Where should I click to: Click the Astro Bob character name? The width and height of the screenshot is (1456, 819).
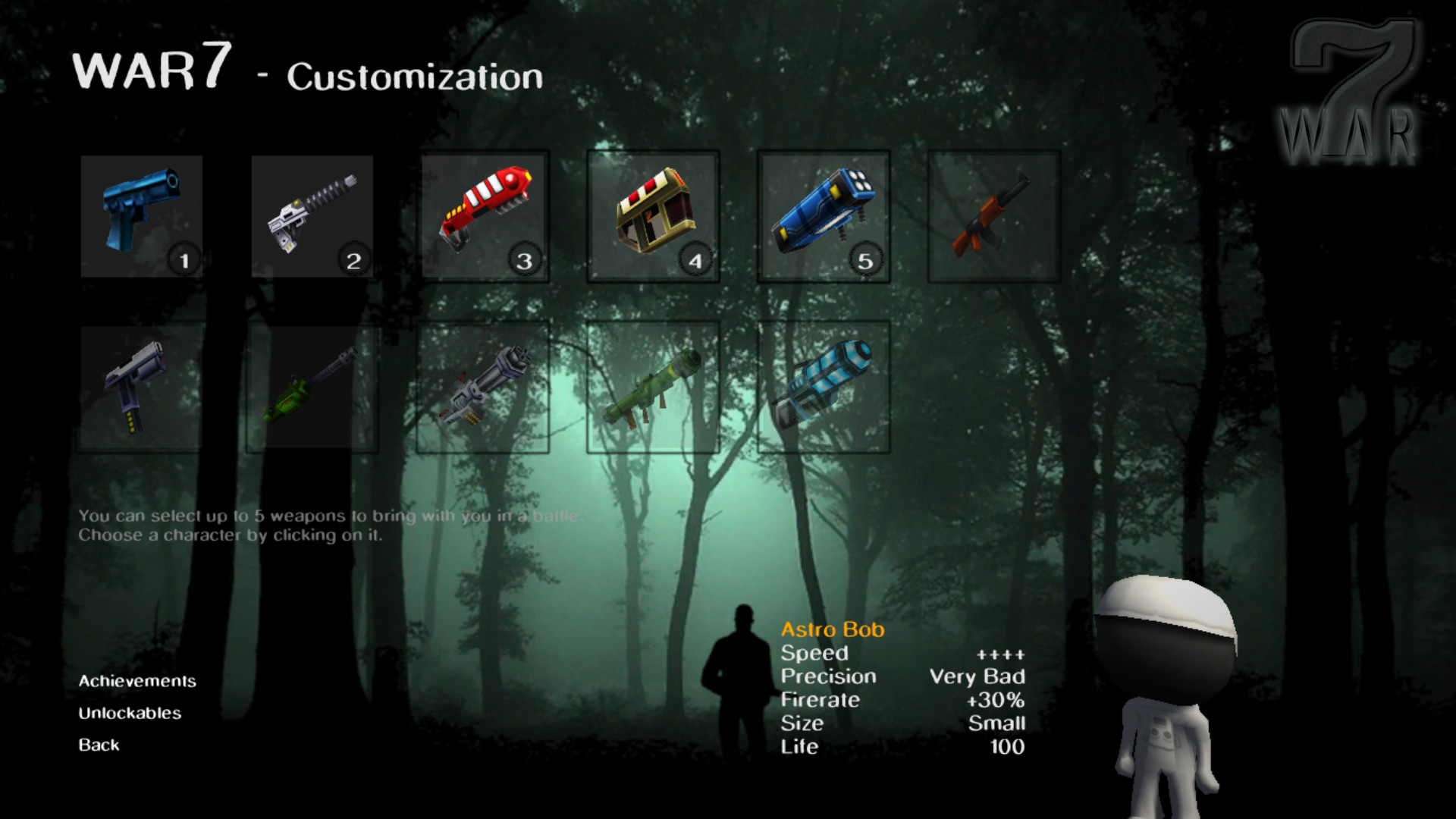[x=833, y=629]
